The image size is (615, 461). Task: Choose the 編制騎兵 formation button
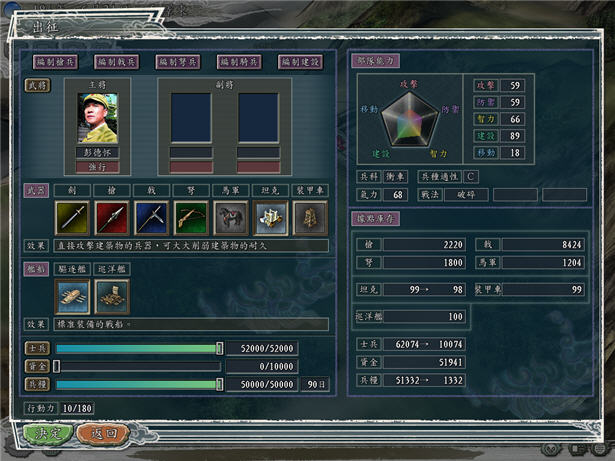(x=240, y=62)
